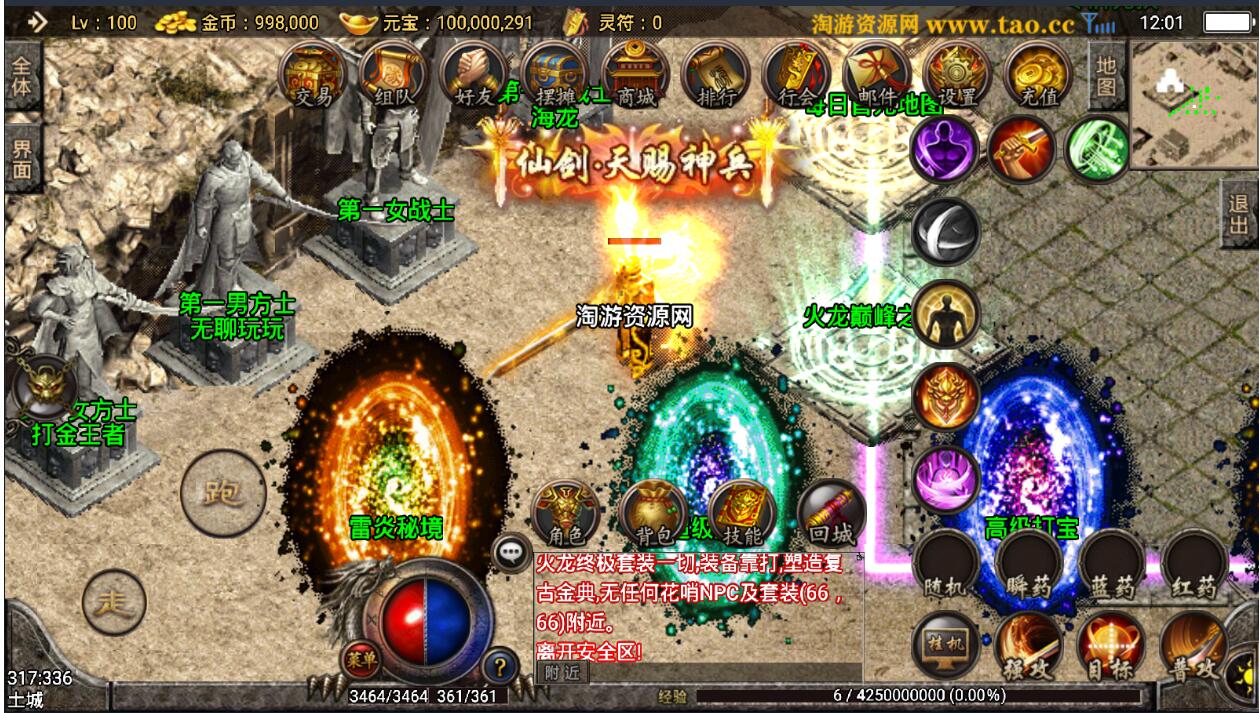Use the 红药 red potion slot
Screen dimensions: 1259x713
(1194, 565)
